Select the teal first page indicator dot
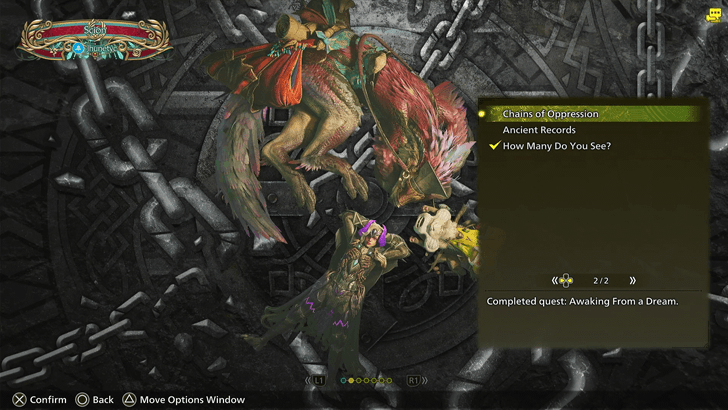The image size is (728, 410). [x=344, y=381]
